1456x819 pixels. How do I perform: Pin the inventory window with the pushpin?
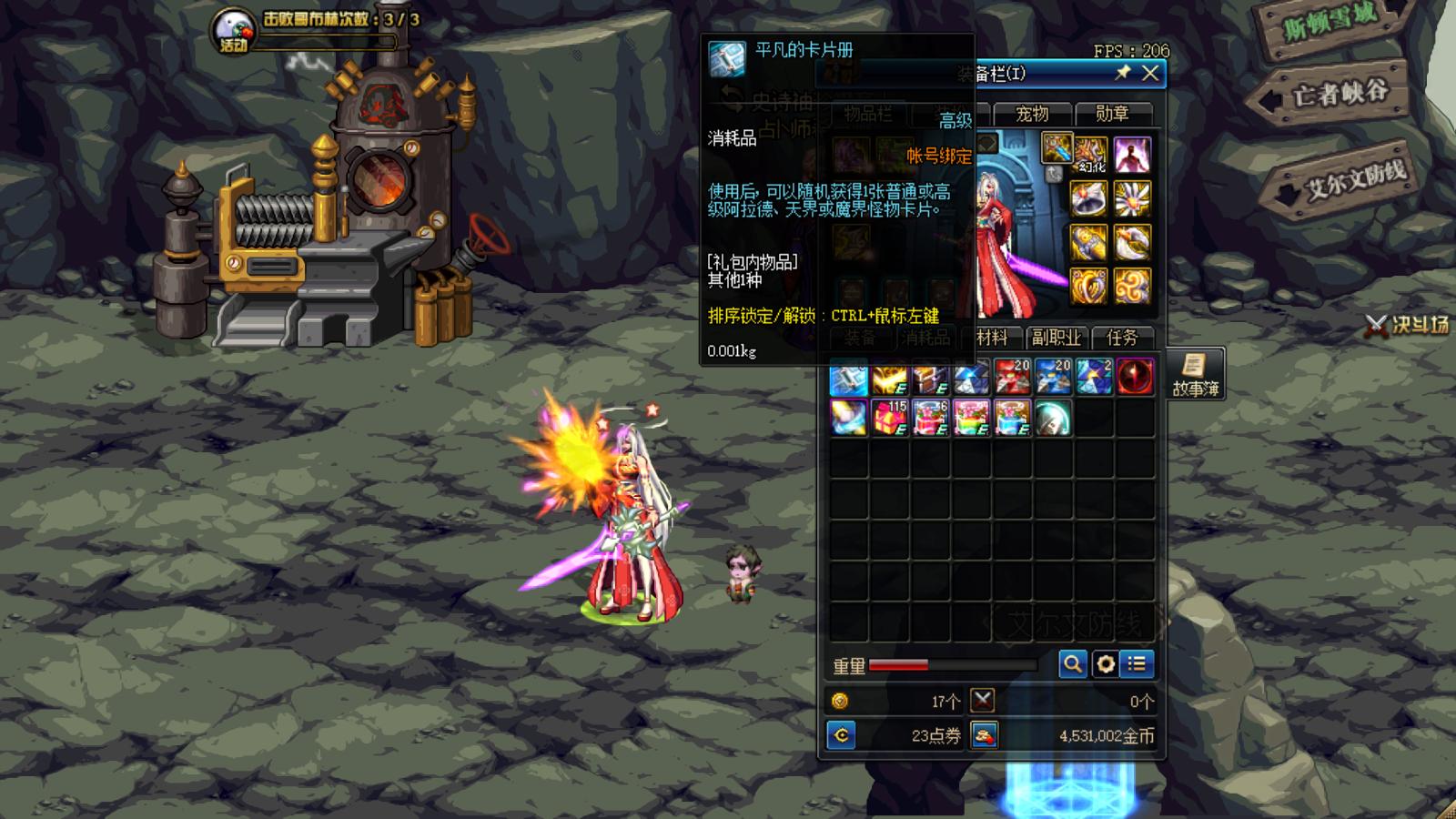coord(1123,73)
